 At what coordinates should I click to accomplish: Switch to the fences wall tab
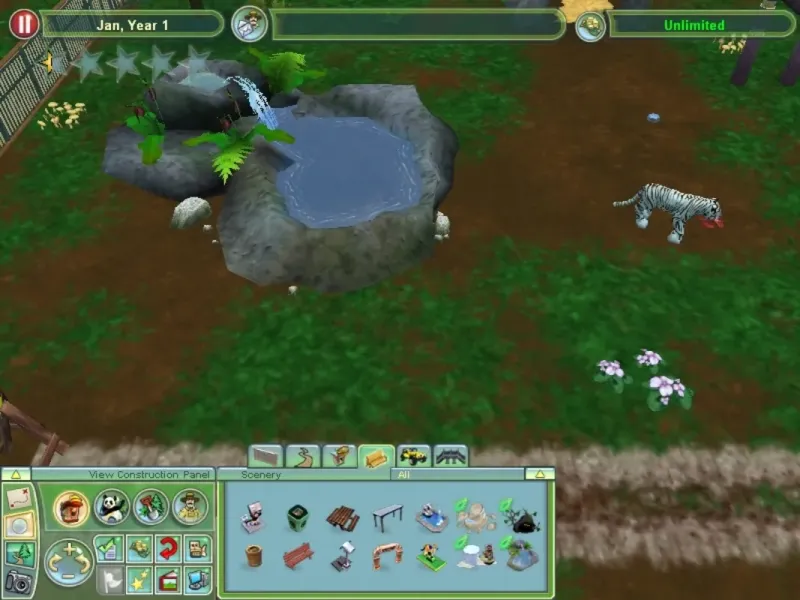point(266,457)
